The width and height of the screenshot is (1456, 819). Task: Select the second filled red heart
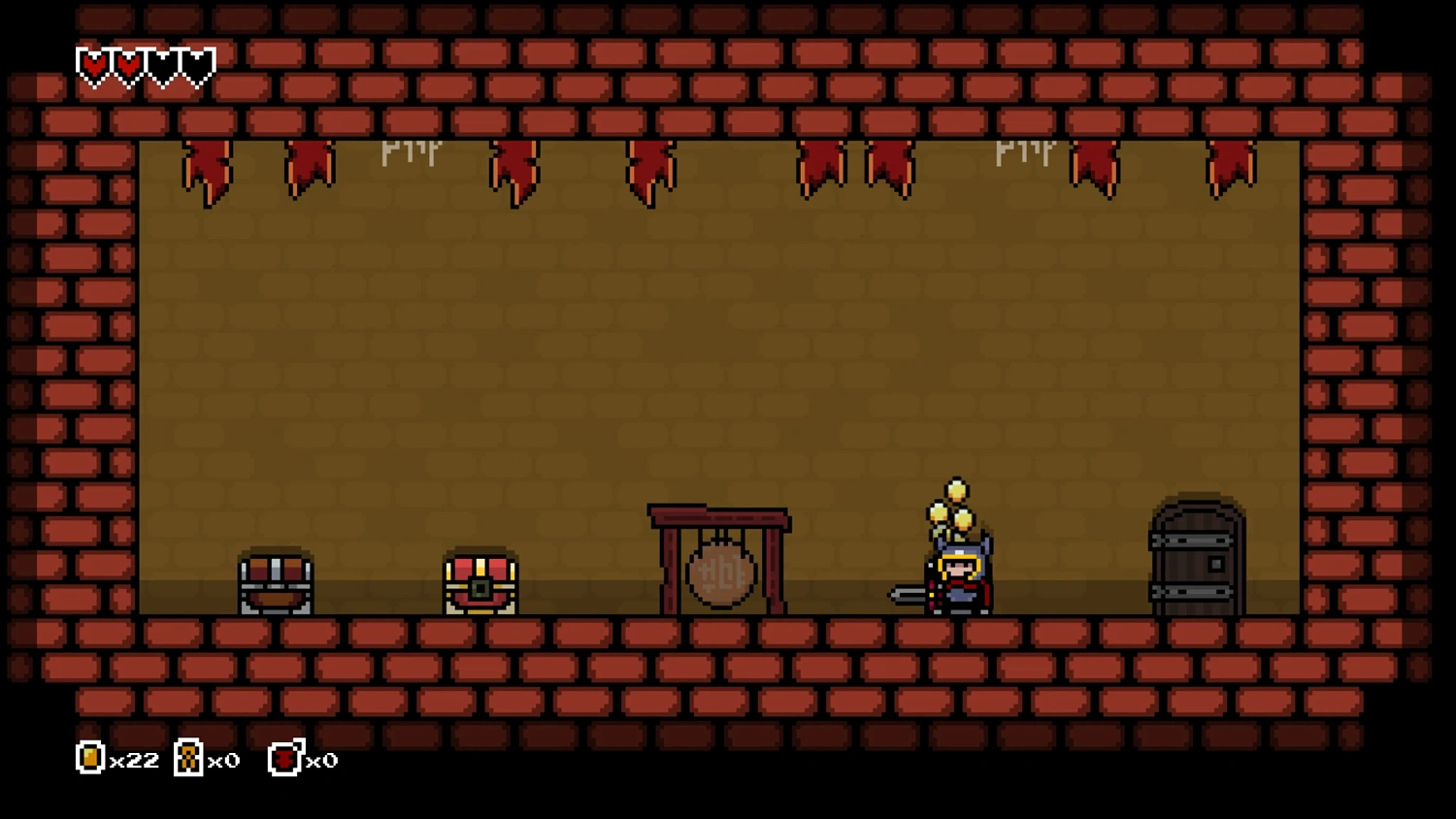pyautogui.click(x=128, y=63)
